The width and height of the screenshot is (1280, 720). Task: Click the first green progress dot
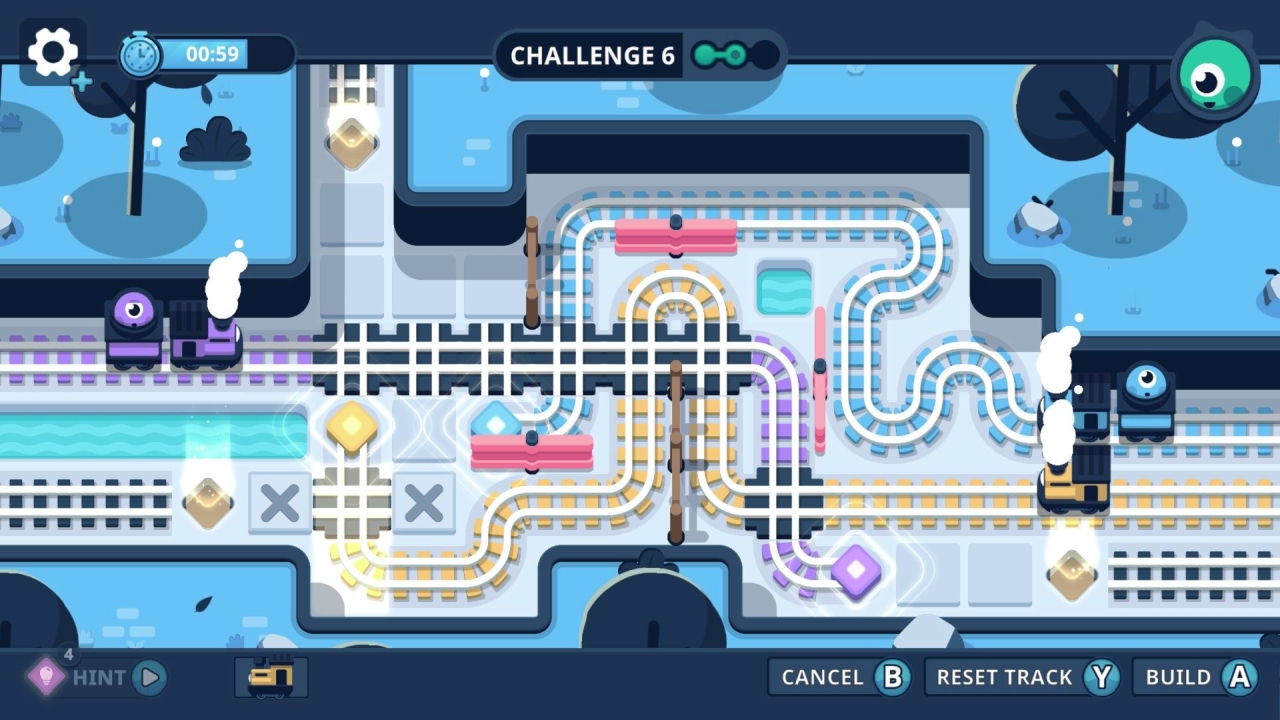703,54
